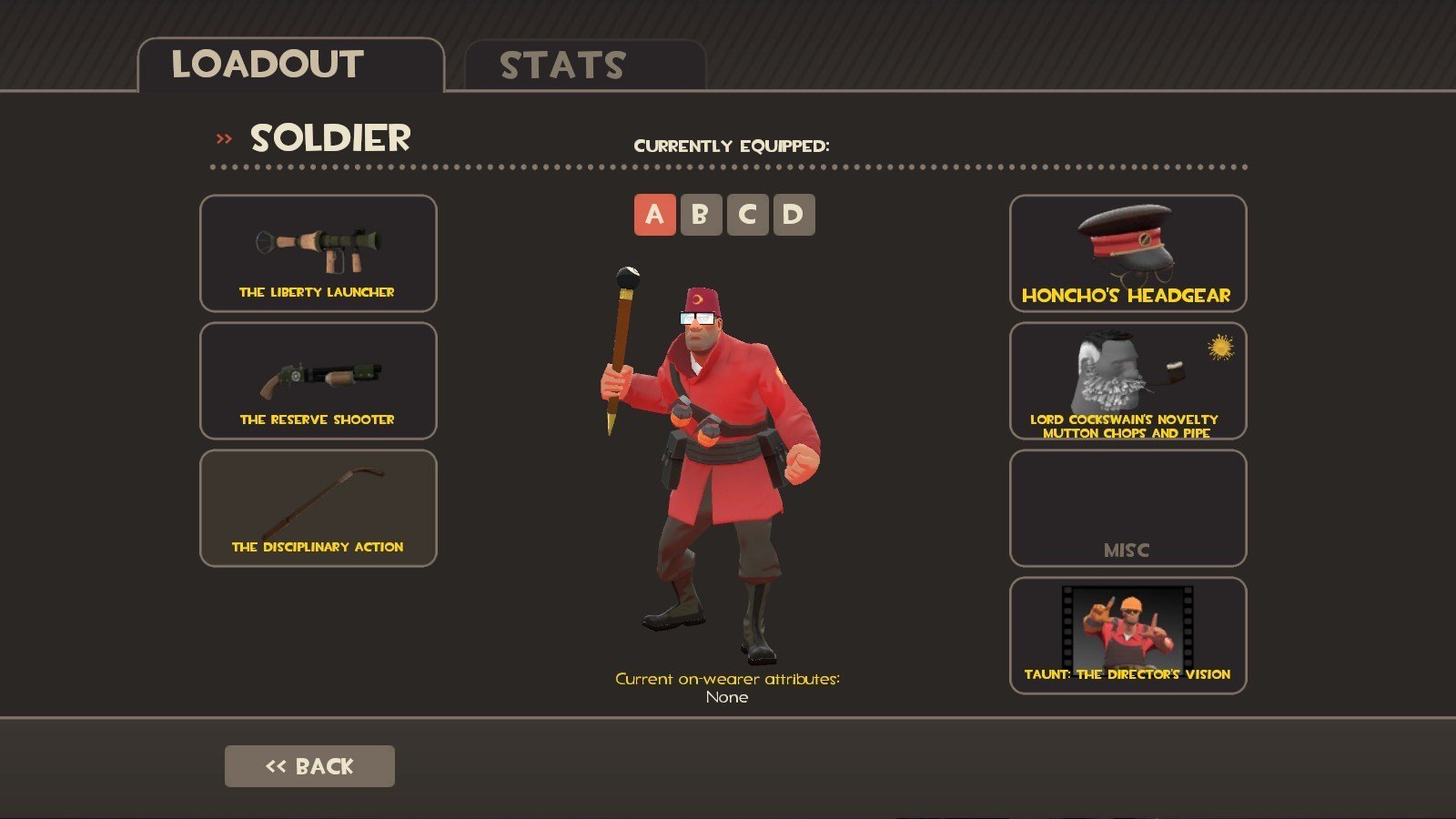This screenshot has height=819, width=1456.
Task: Click The Disciplinary Action melee slot
Action: point(318,508)
